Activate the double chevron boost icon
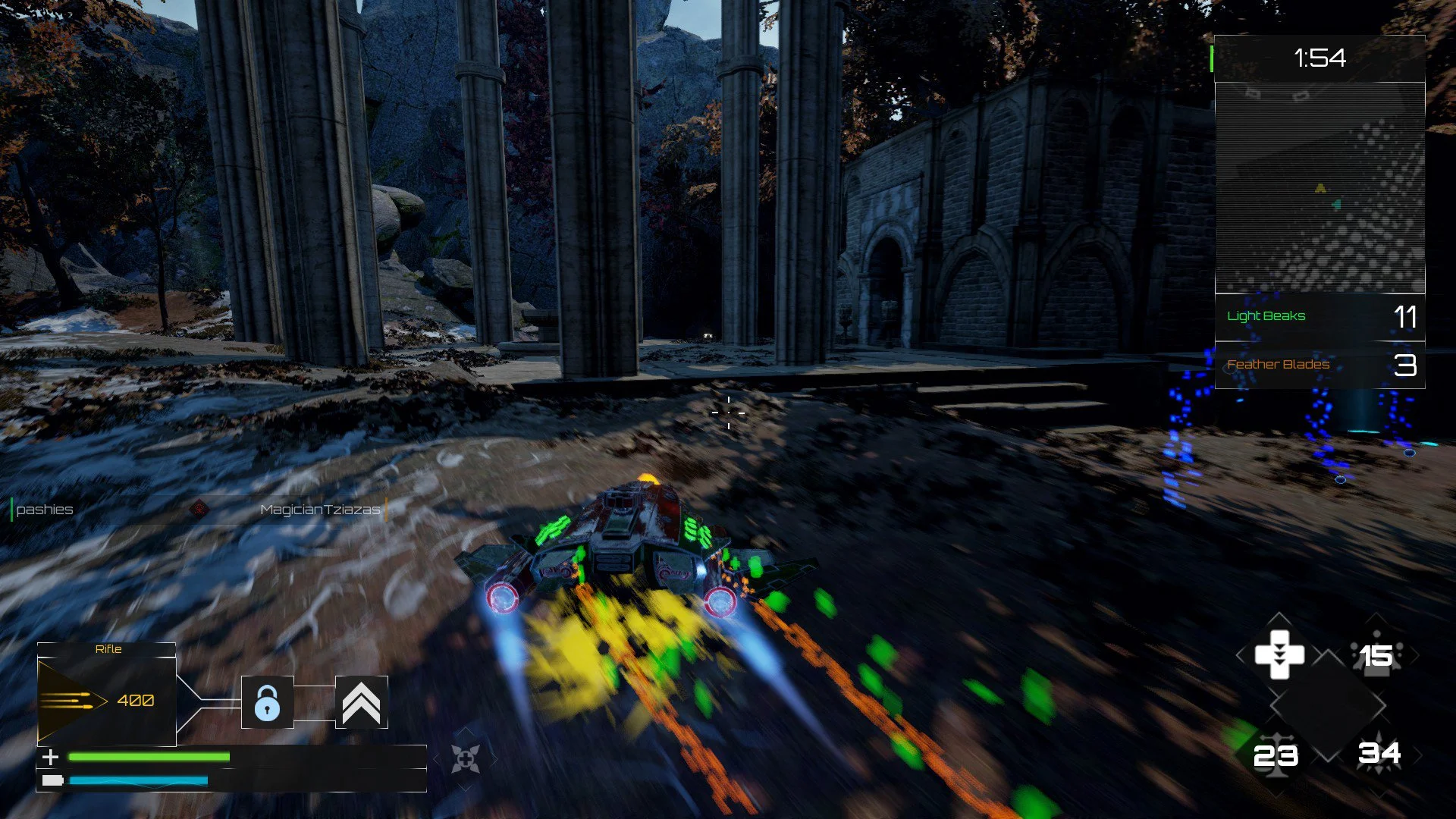The image size is (1456, 819). tap(362, 702)
